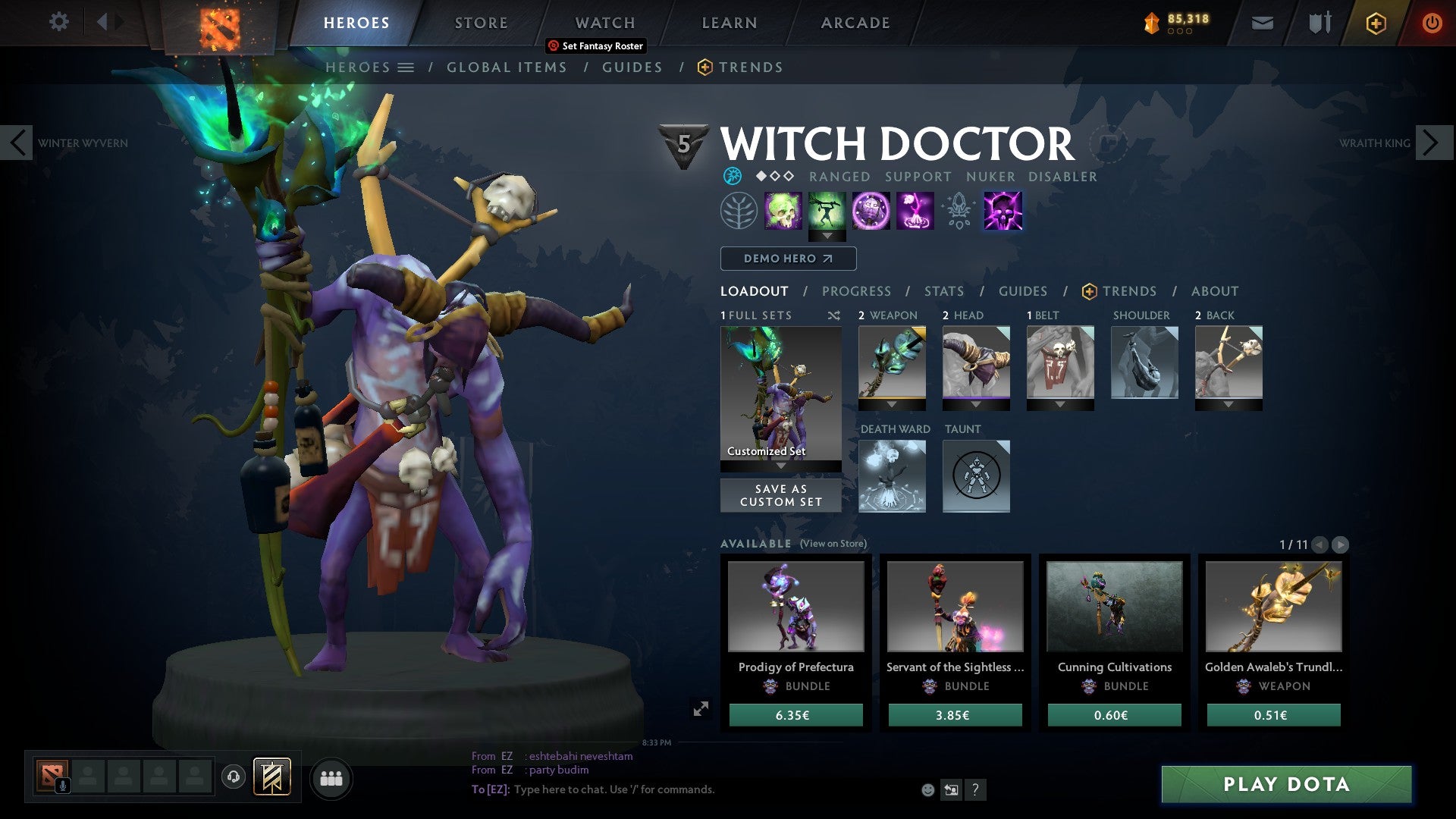
Task: Expand the weapon slot chevron
Action: (891, 404)
